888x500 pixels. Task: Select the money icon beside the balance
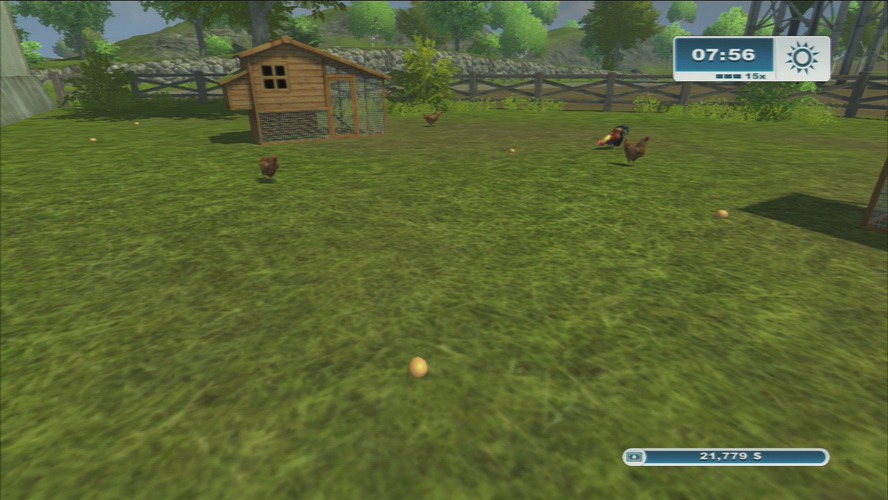(635, 457)
